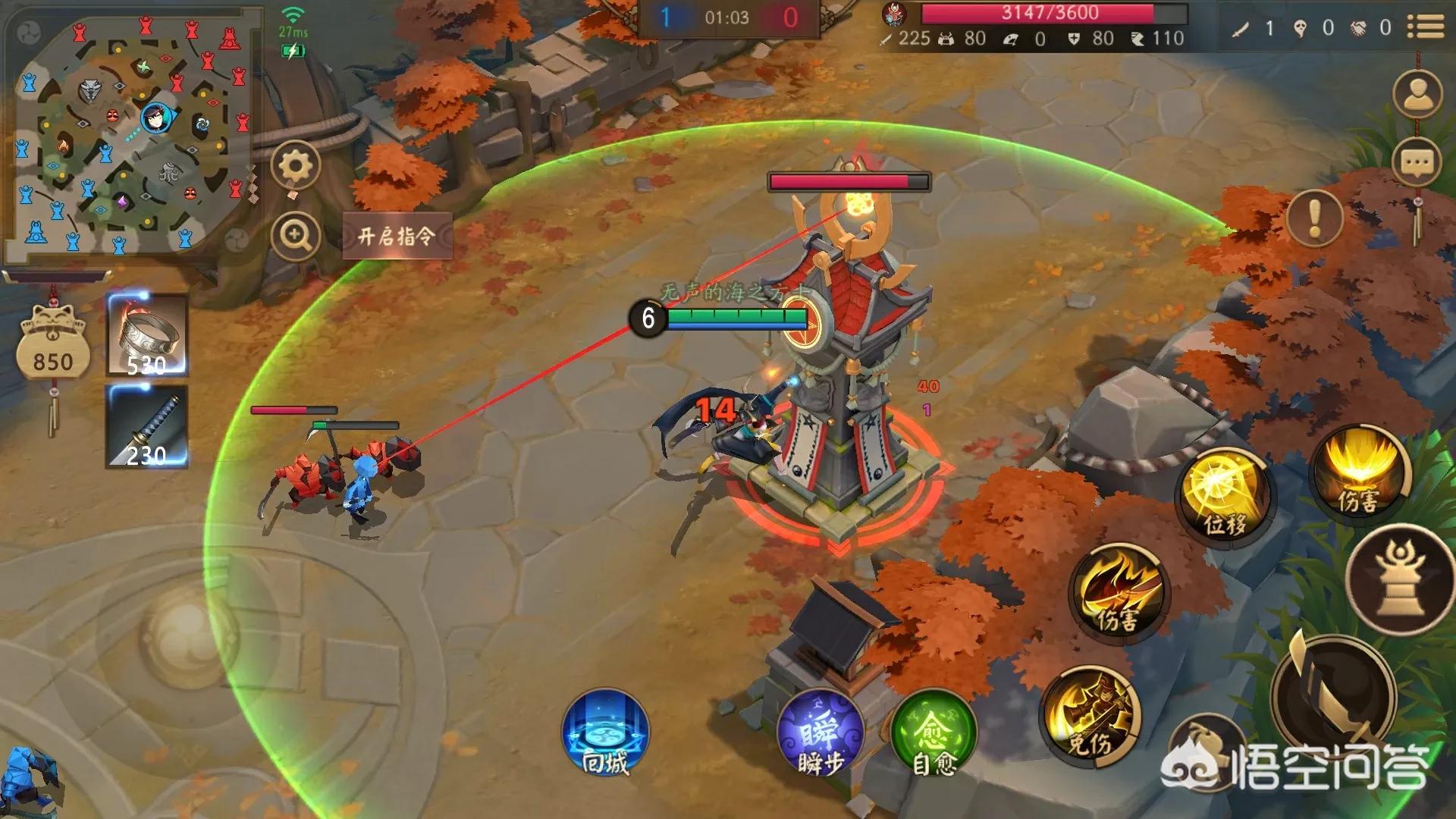The height and width of the screenshot is (819, 1456).
Task: Cast the 位移 dash skill
Action: tap(1222, 493)
